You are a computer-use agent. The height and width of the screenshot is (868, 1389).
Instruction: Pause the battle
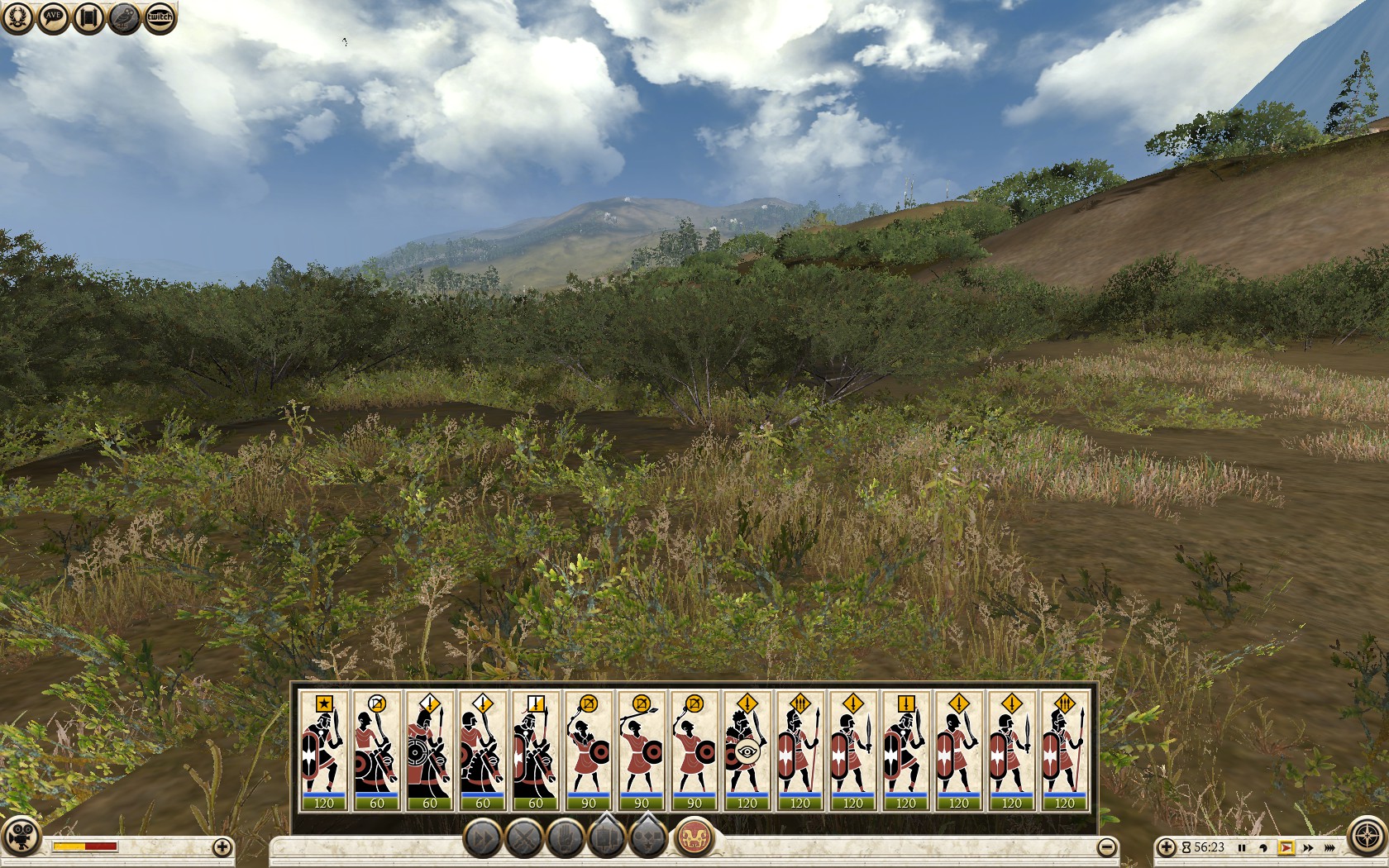click(1241, 847)
